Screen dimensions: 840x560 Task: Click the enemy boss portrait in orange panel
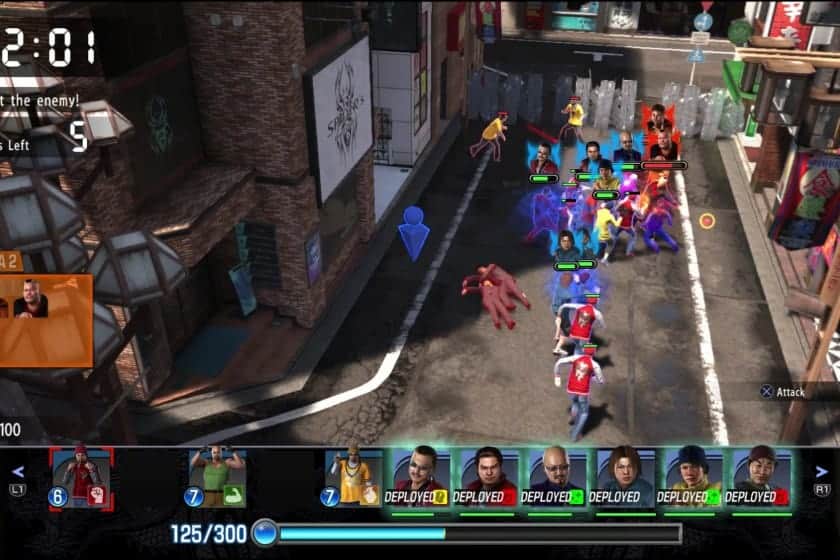31,300
